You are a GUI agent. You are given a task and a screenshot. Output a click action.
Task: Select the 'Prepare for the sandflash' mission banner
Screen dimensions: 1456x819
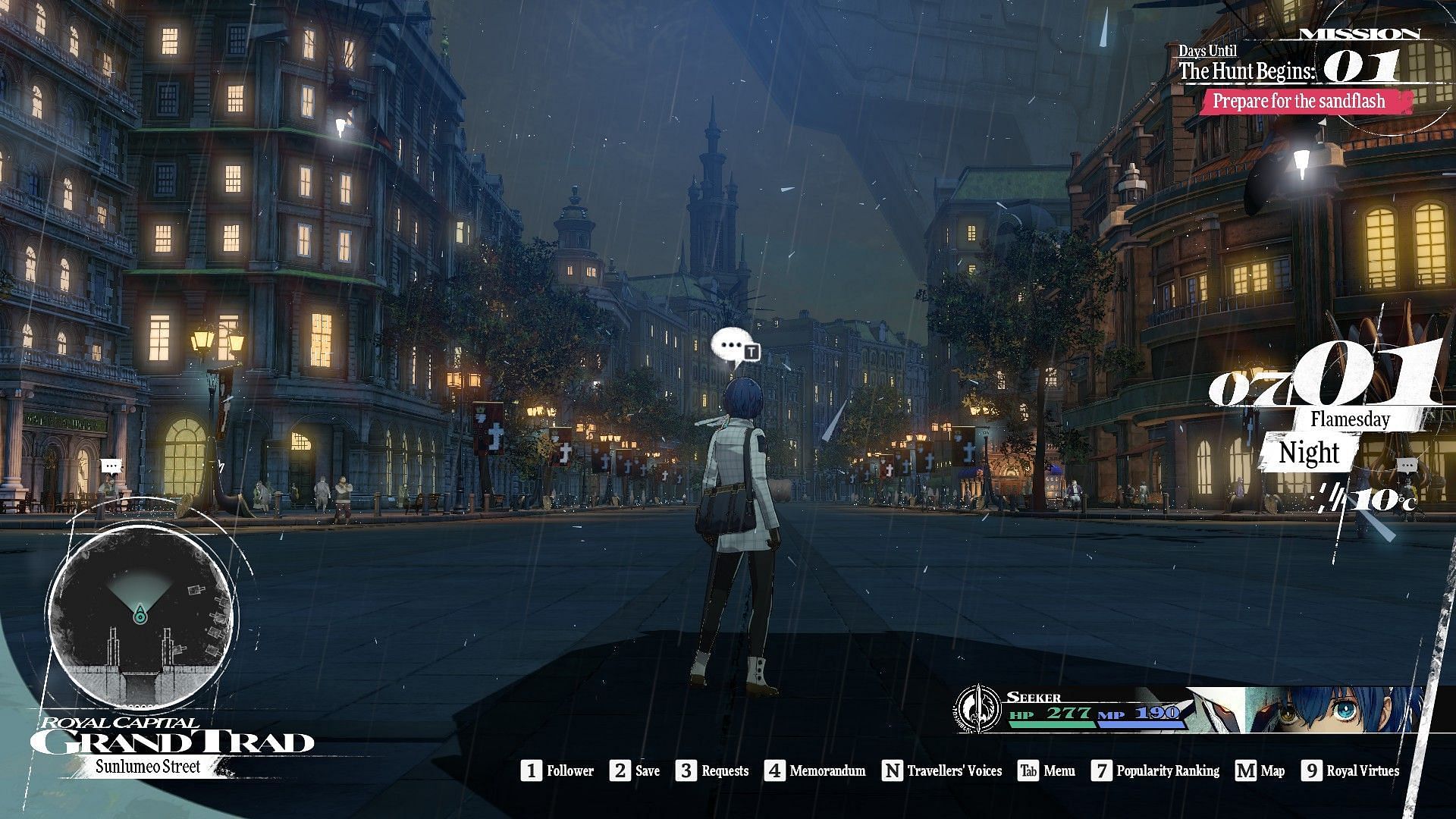click(1298, 101)
